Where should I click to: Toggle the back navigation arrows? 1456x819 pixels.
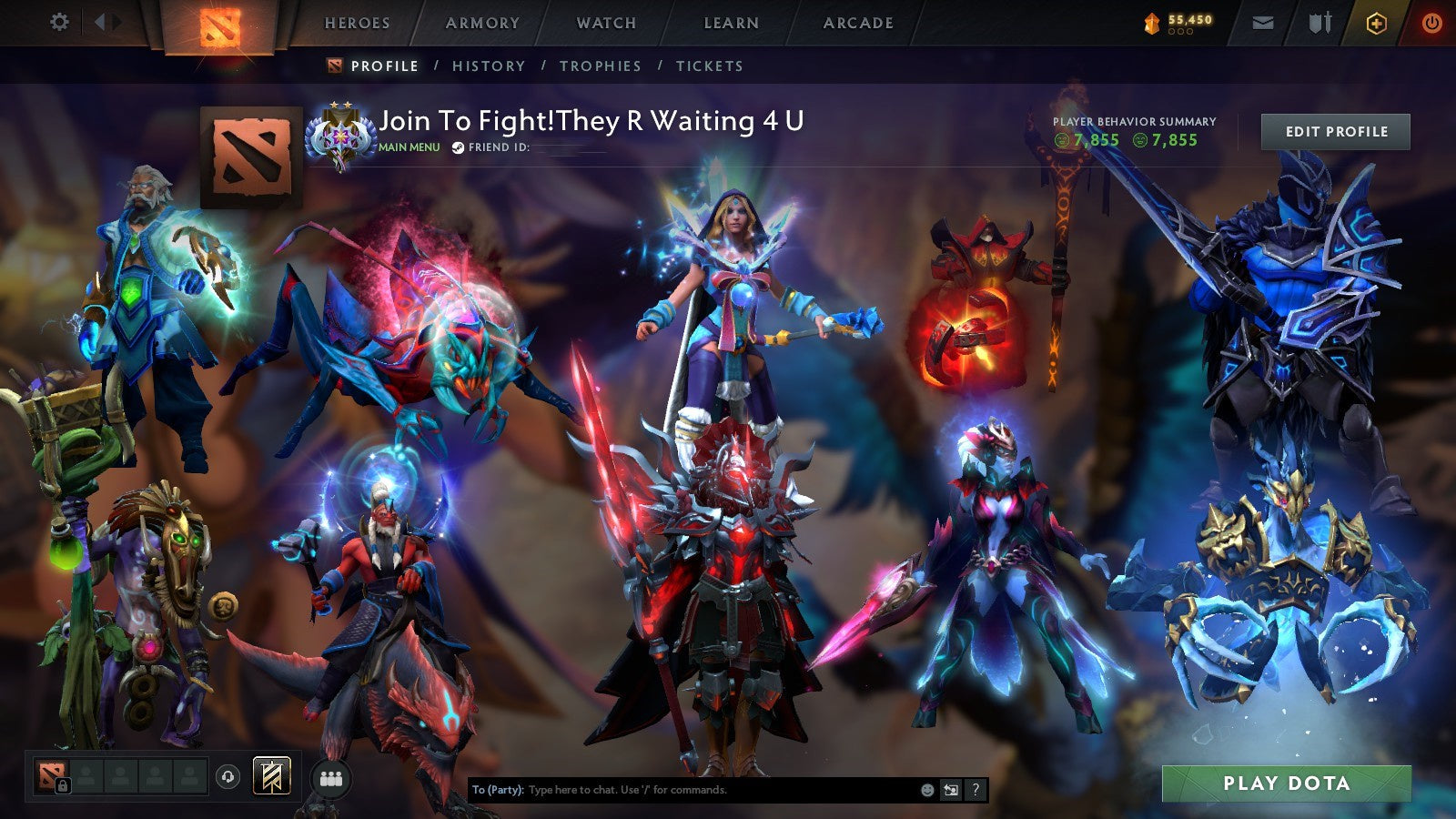coord(103,20)
